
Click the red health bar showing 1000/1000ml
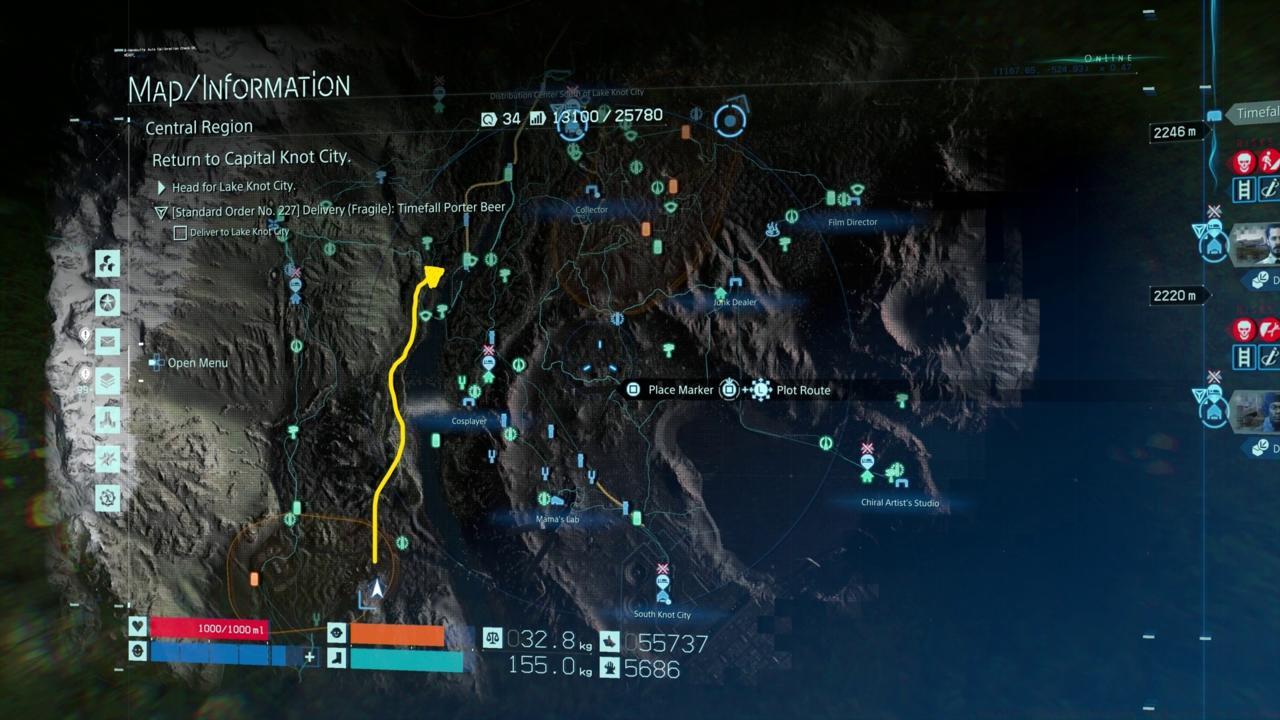[210, 631]
